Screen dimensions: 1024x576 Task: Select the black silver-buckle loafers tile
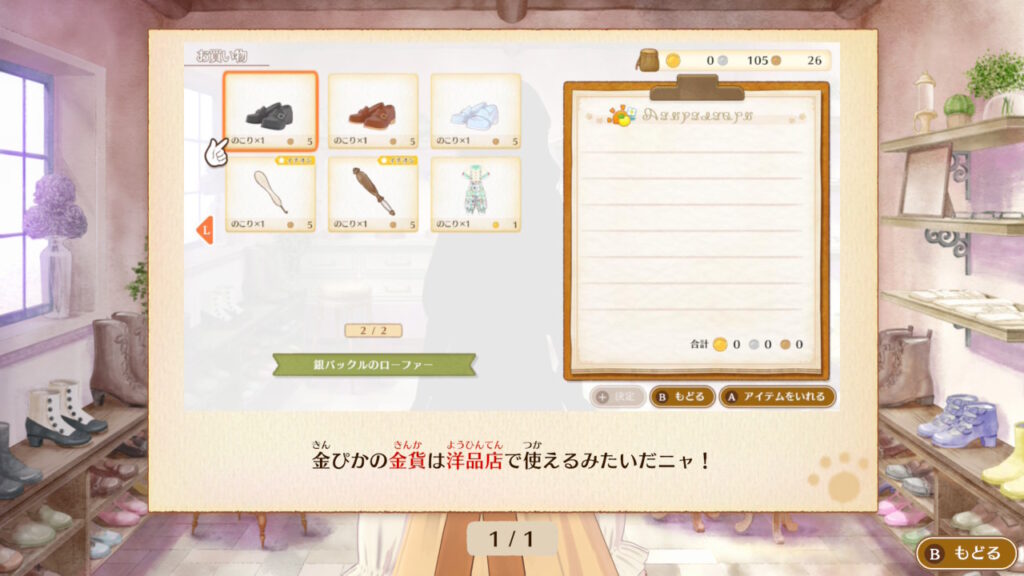[x=270, y=111]
